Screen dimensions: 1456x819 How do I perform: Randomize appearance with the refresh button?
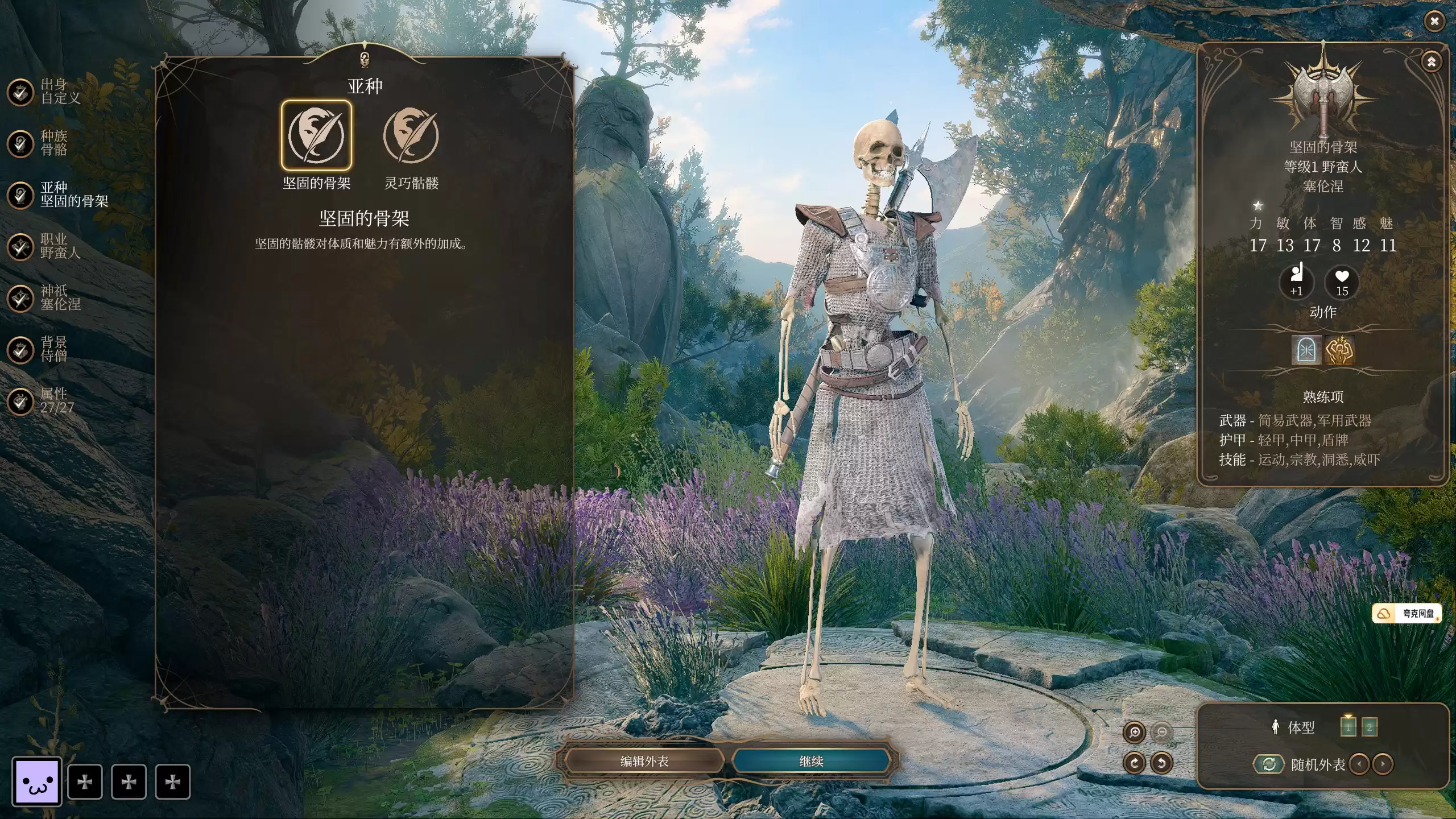point(1269,764)
